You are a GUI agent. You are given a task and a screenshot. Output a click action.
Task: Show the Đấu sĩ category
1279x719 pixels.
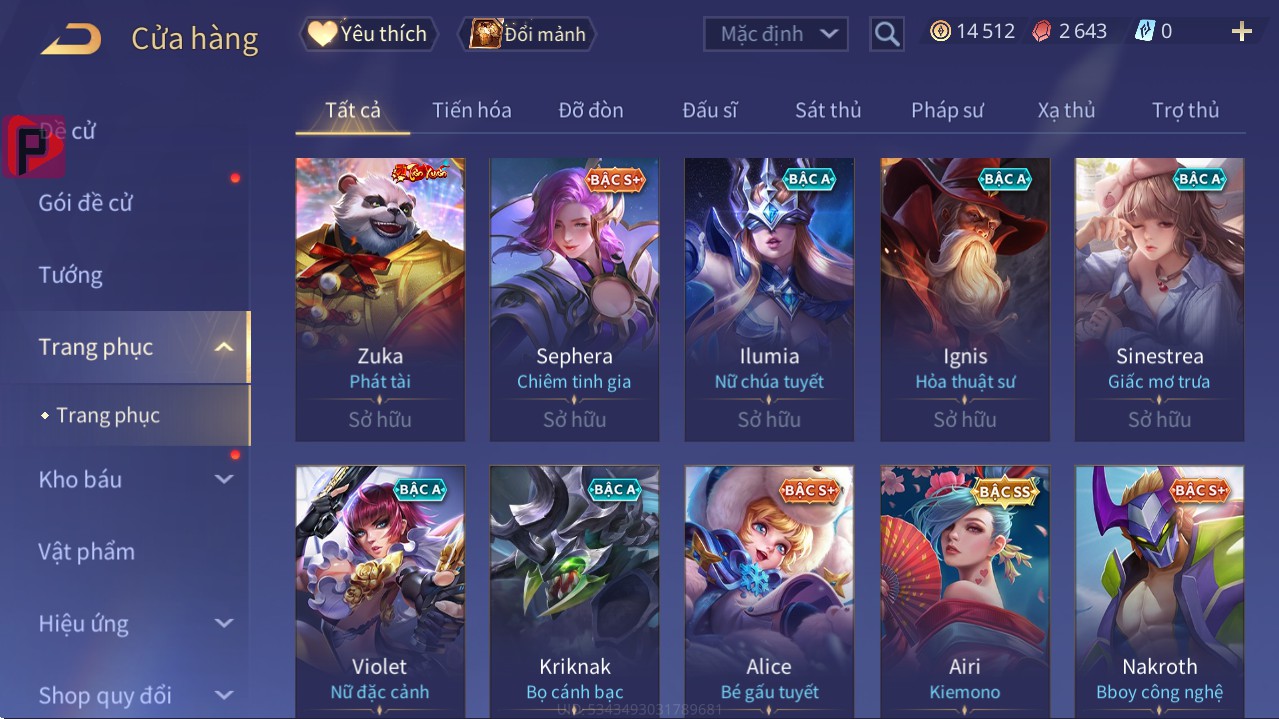(x=709, y=110)
